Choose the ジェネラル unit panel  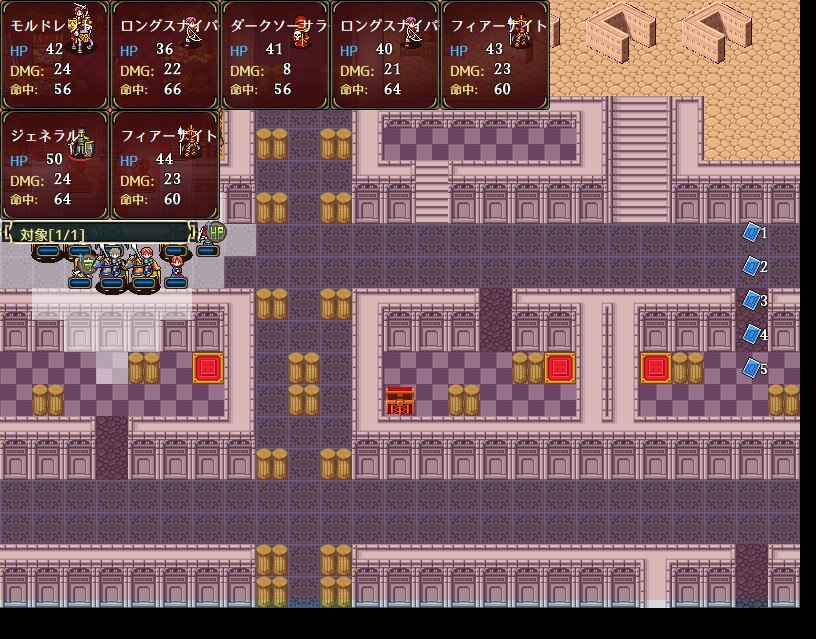point(55,165)
